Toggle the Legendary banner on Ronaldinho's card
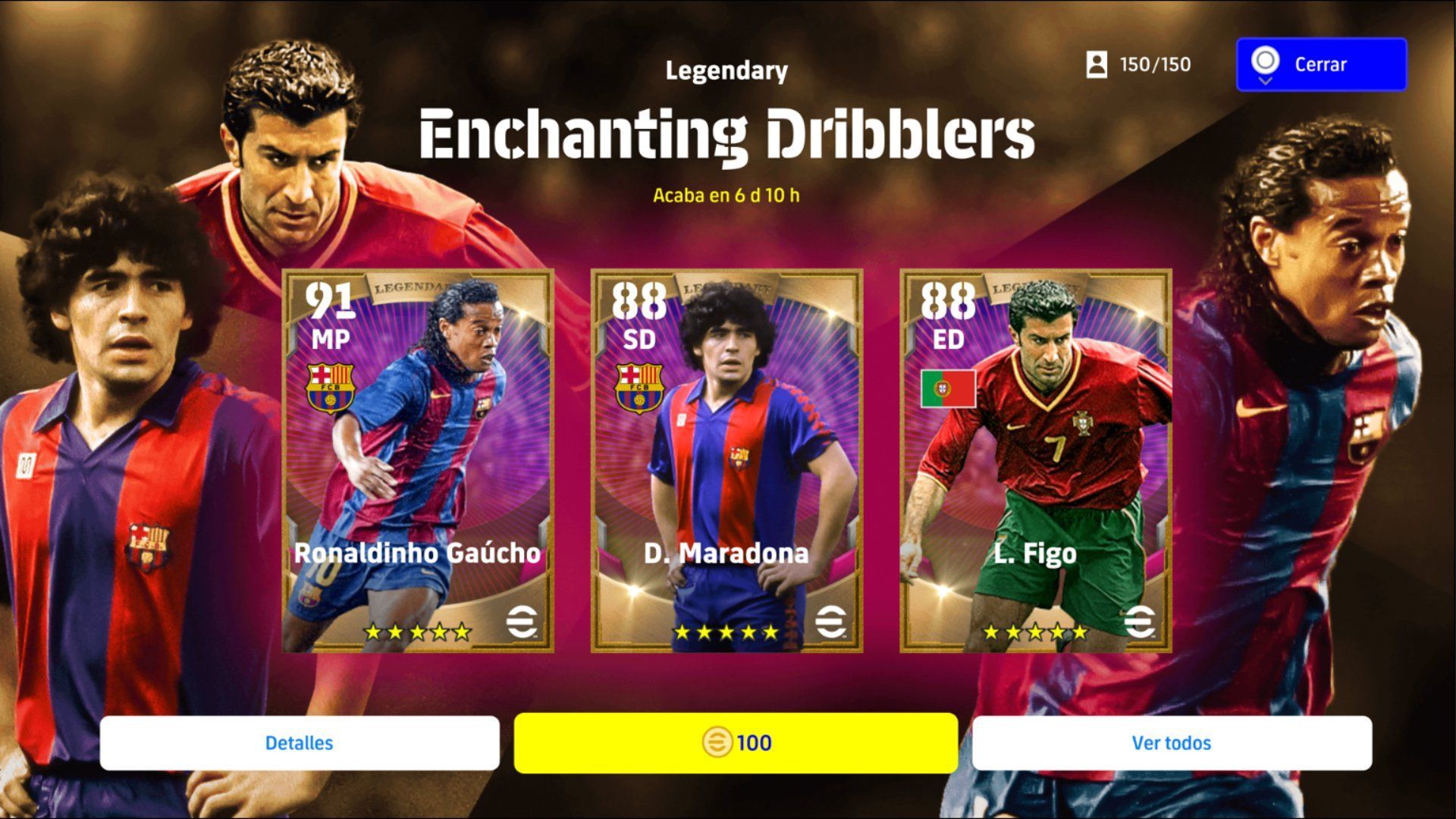The image size is (1456, 819). tap(408, 288)
